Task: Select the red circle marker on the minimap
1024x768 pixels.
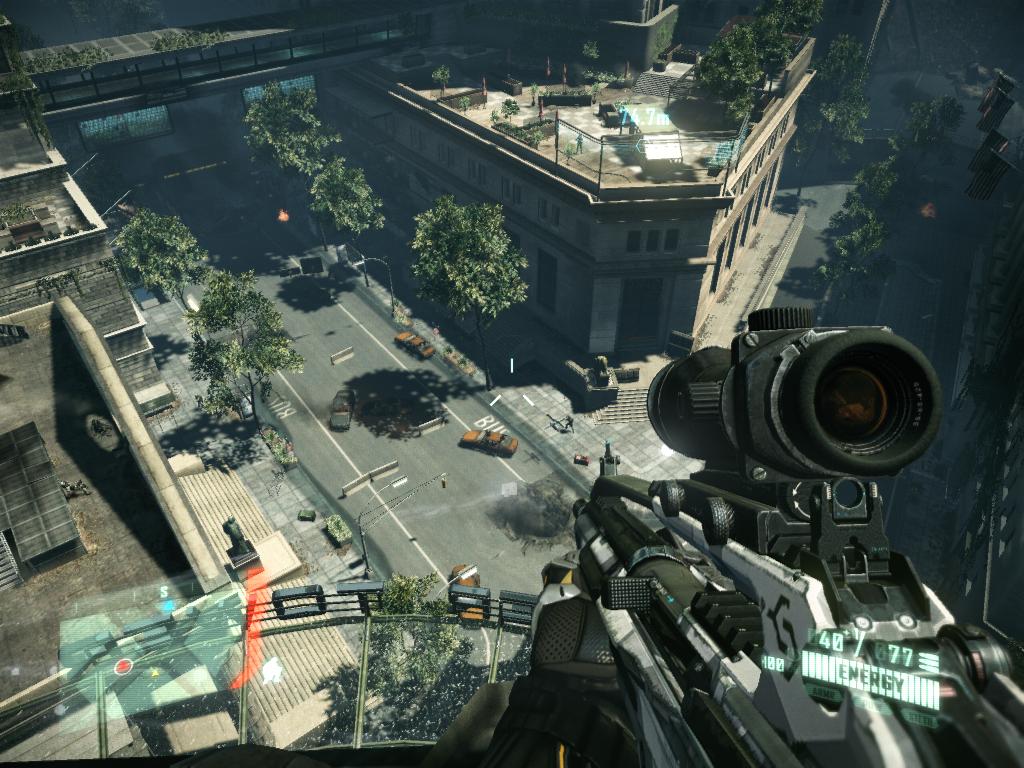Action: [x=124, y=666]
